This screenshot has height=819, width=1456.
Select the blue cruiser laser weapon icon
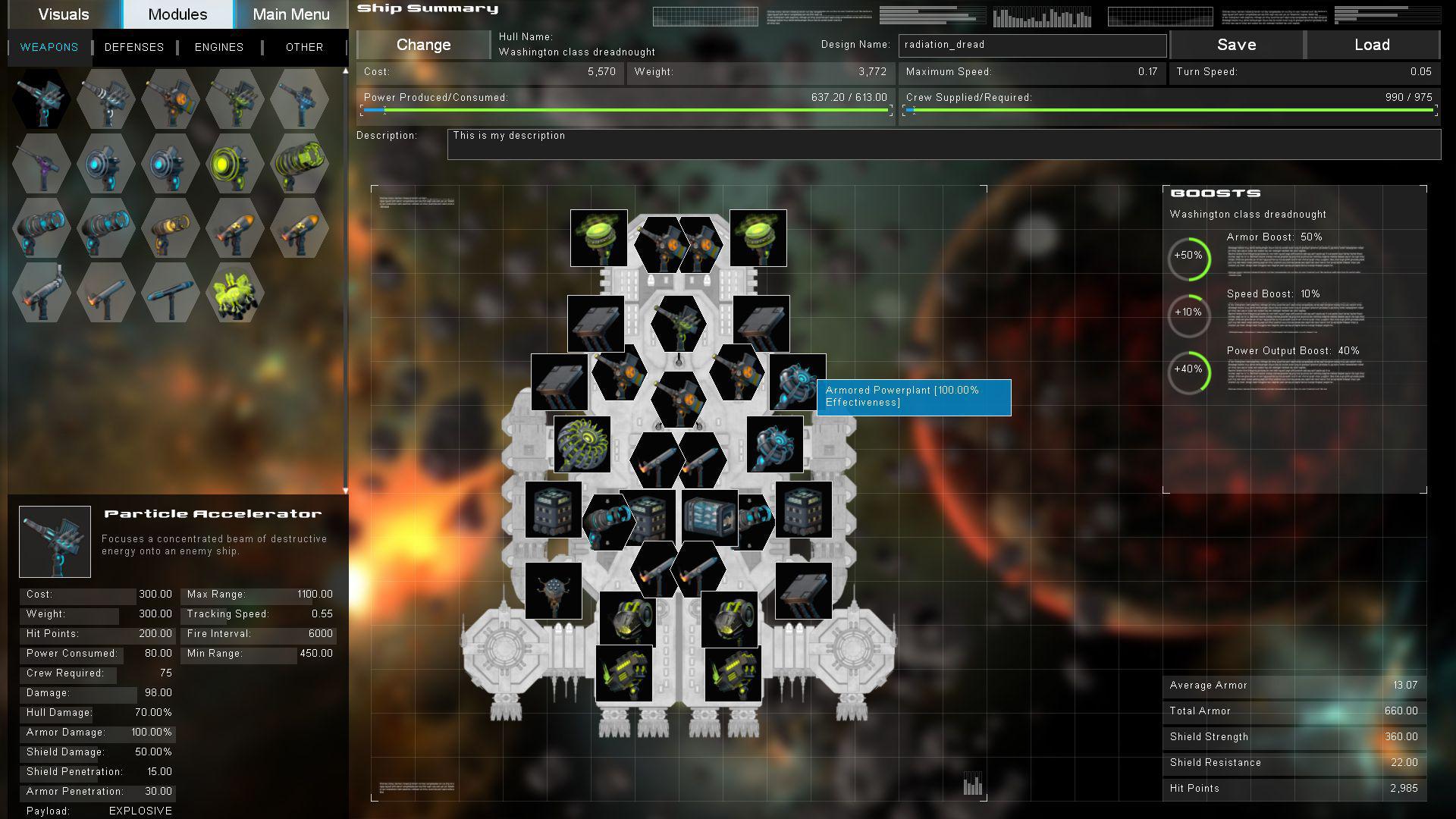(42, 227)
